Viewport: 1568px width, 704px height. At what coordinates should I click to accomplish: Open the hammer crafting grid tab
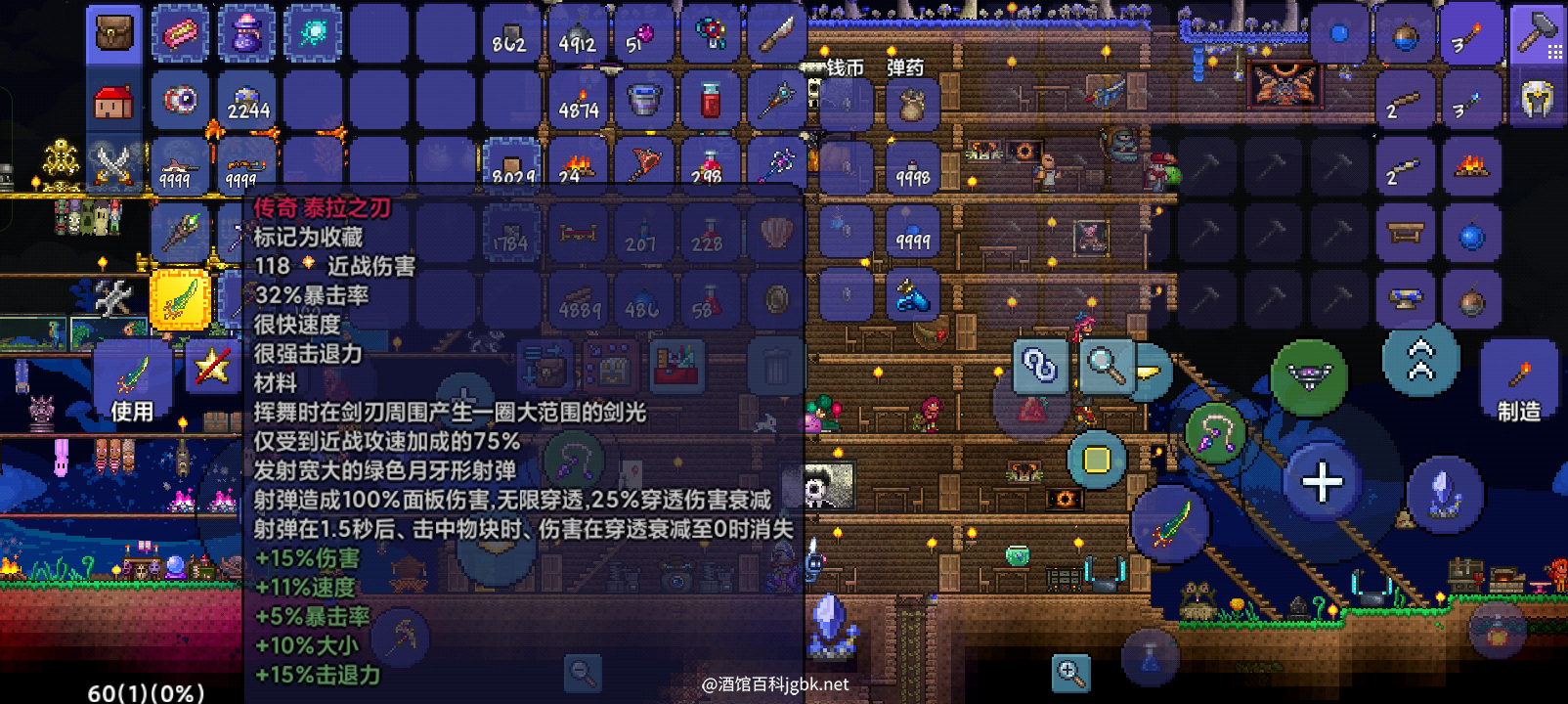[1536, 35]
